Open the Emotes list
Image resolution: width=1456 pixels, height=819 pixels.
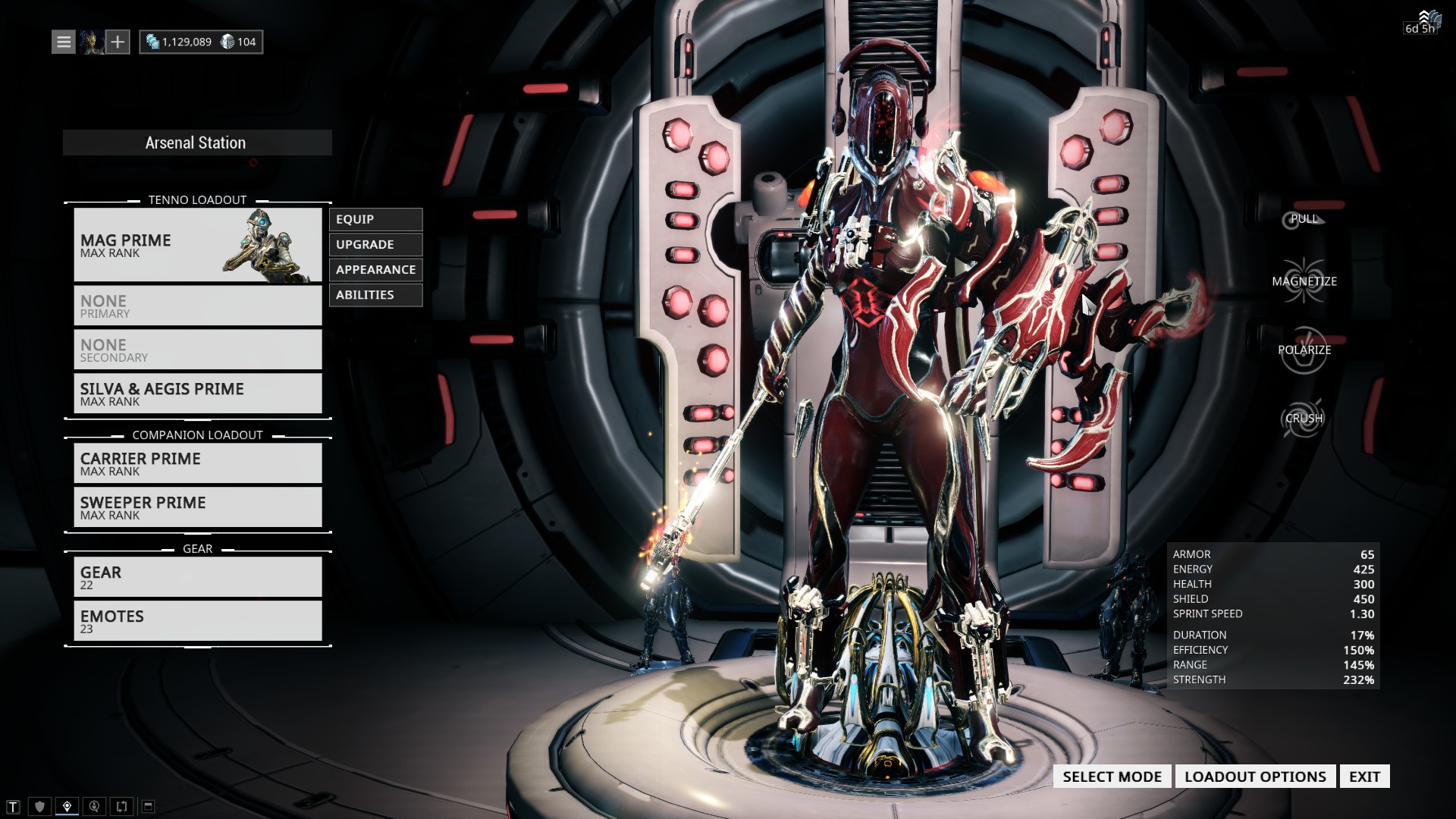point(197,621)
